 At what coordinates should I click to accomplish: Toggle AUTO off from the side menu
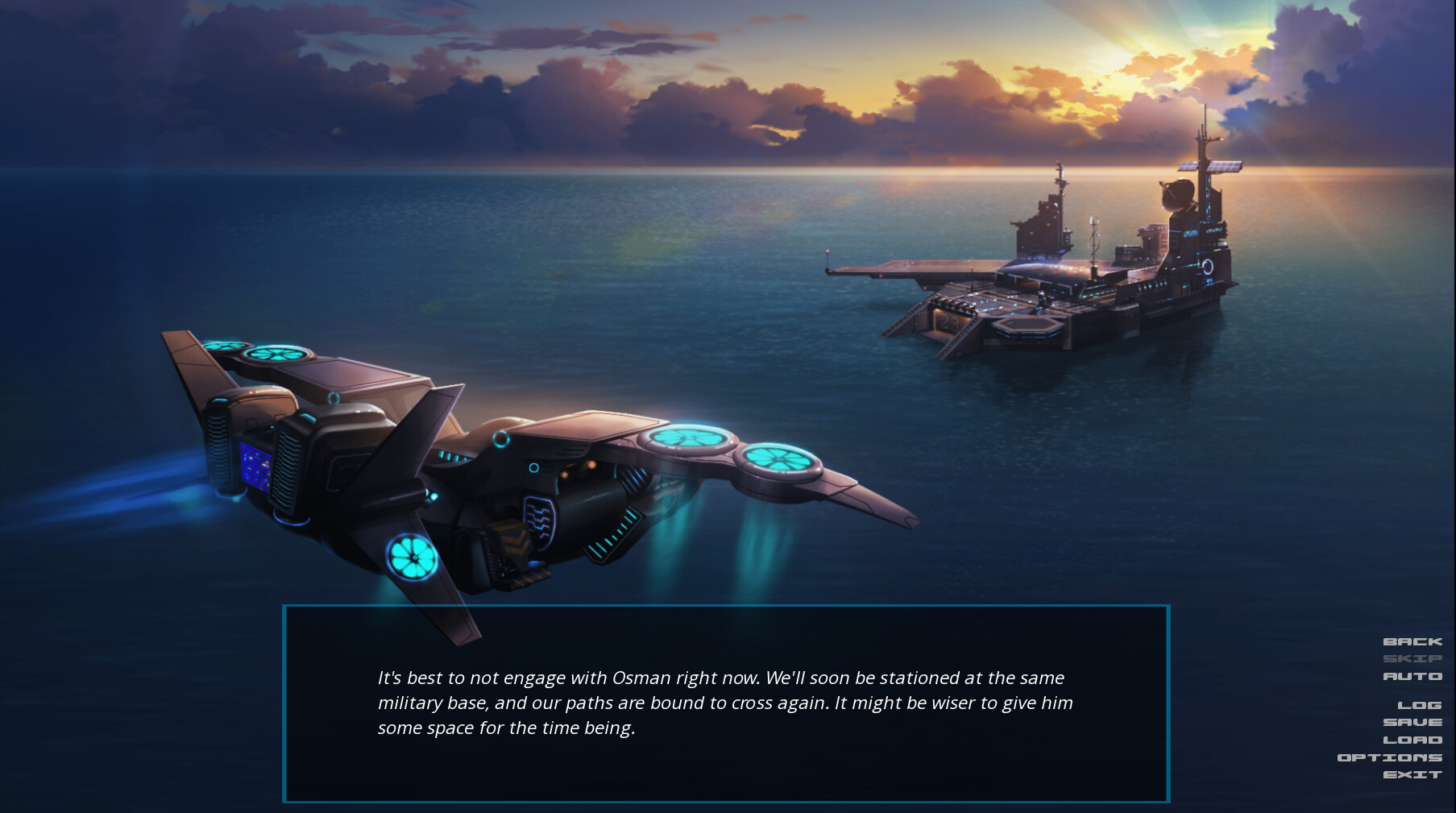pos(1412,677)
